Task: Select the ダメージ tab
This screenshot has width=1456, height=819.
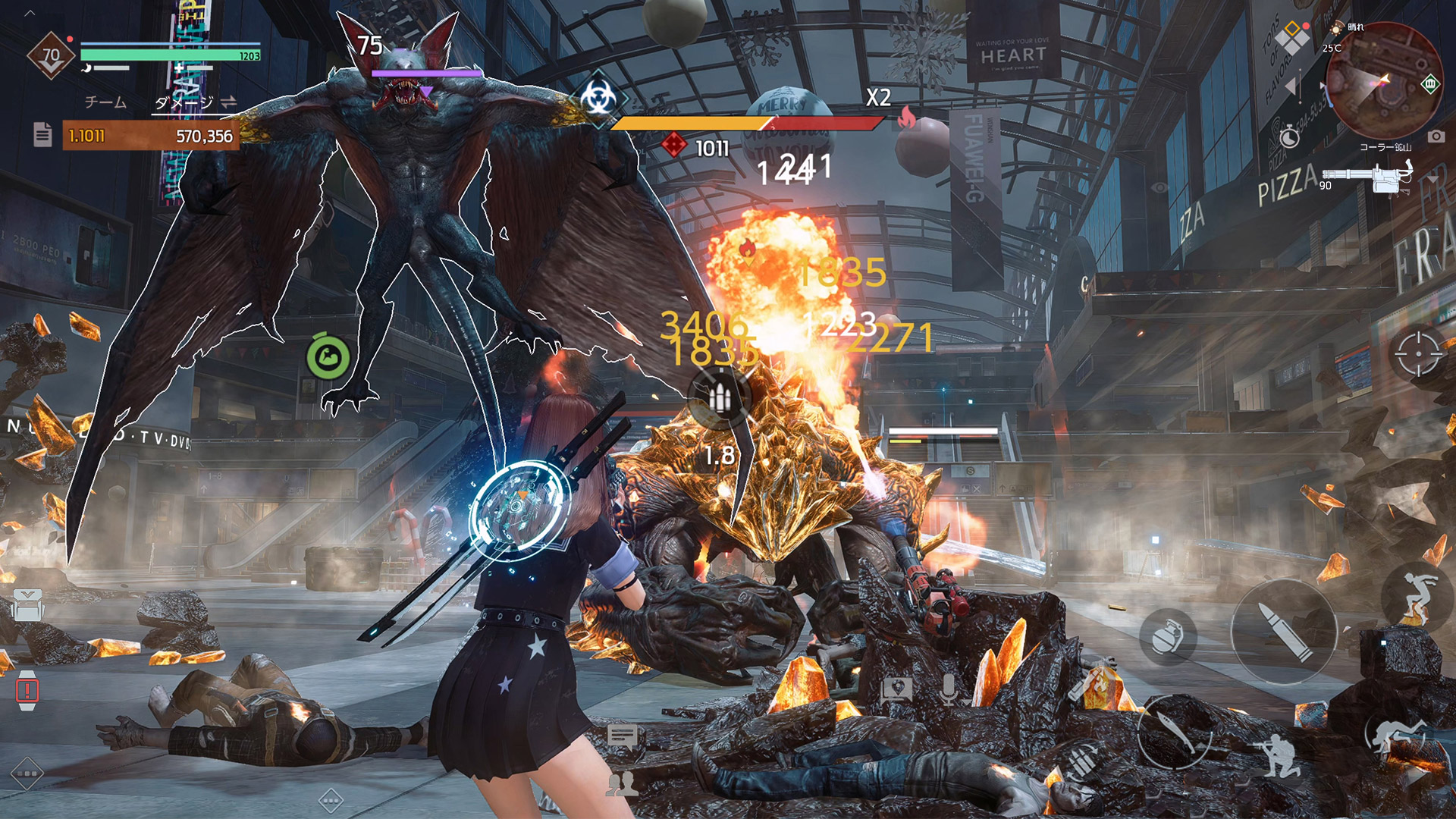Action: coord(184,102)
